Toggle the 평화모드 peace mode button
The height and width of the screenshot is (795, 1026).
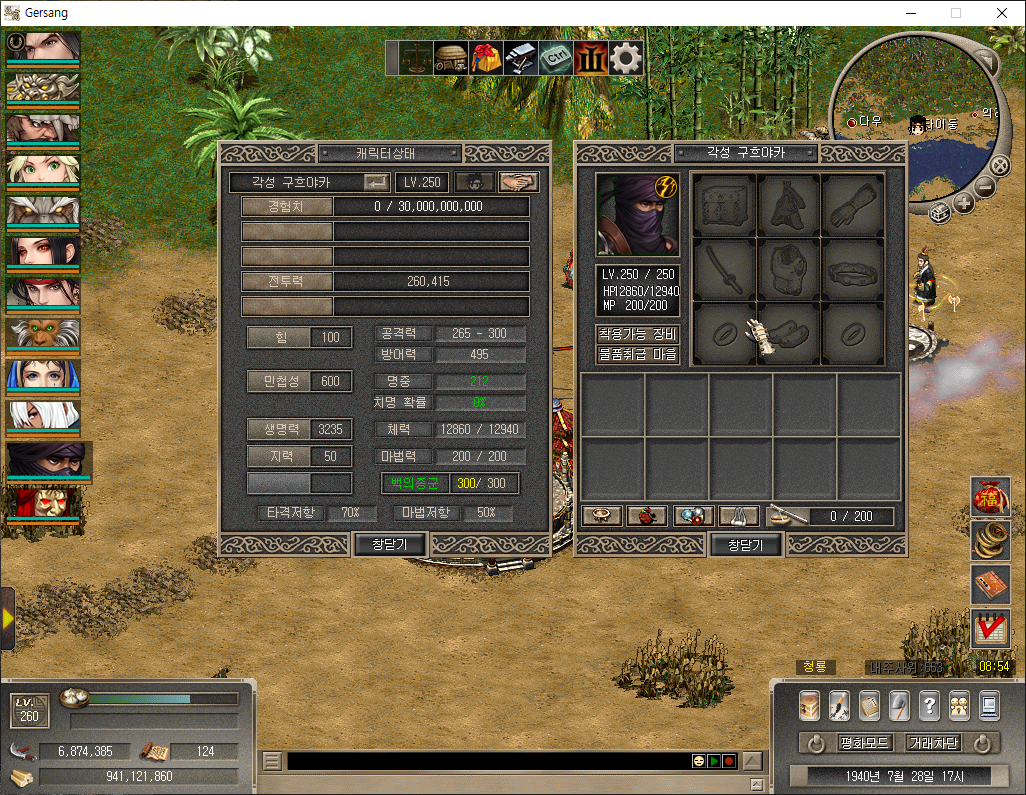coord(863,743)
